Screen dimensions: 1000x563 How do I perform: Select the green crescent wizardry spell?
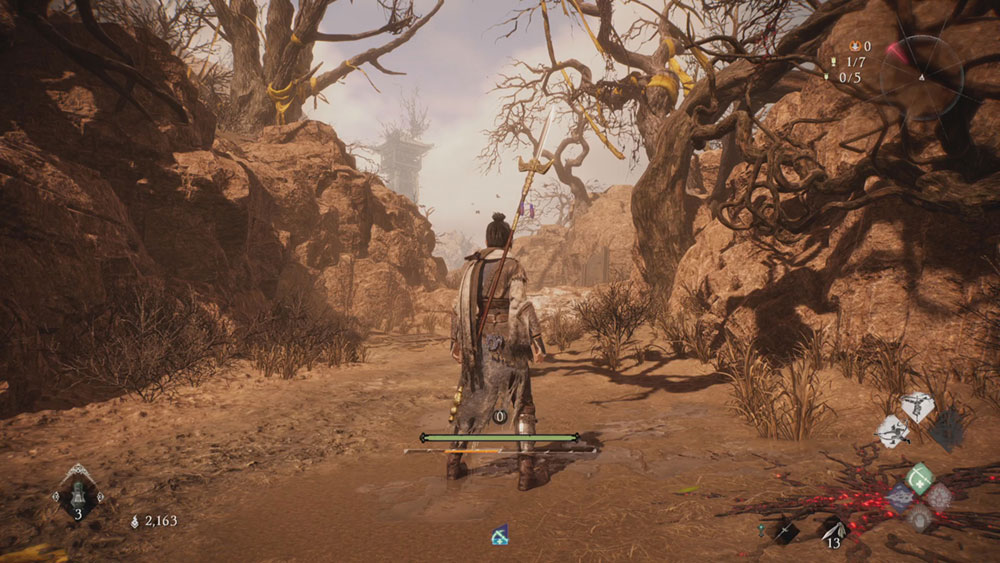[919, 476]
